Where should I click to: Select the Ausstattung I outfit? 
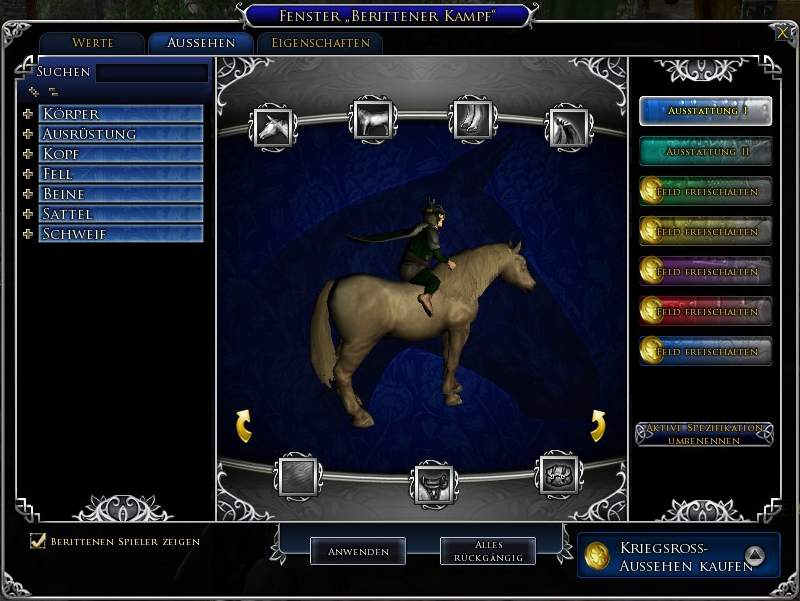[x=706, y=111]
